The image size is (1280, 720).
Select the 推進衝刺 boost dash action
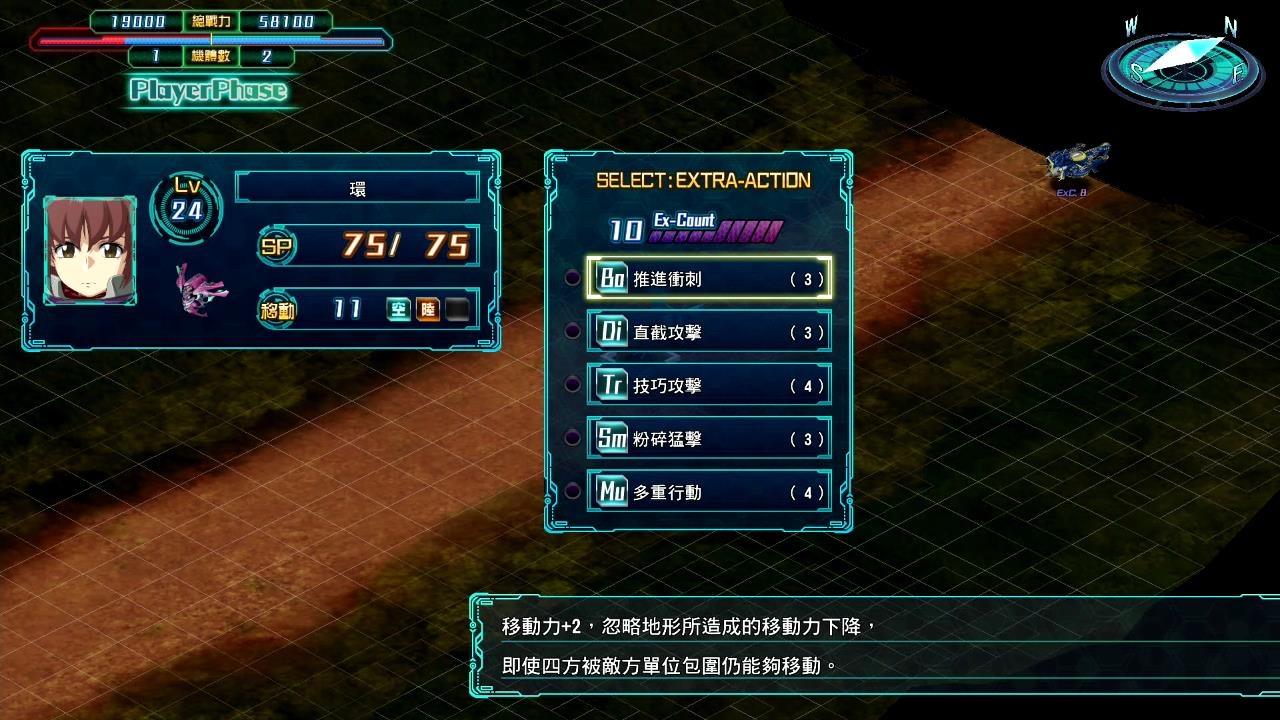tap(709, 279)
